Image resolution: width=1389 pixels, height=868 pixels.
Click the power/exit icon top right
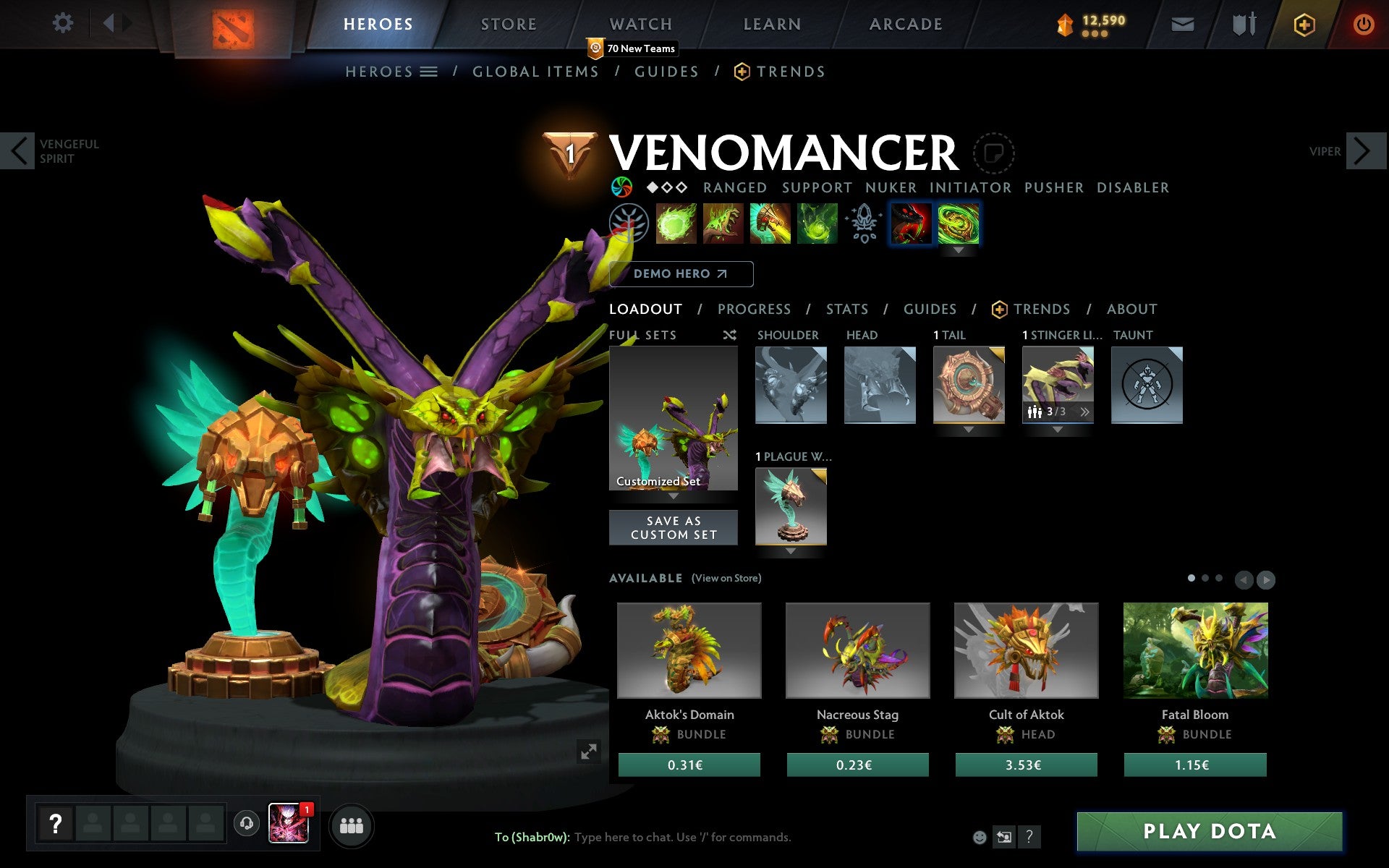pyautogui.click(x=1363, y=23)
